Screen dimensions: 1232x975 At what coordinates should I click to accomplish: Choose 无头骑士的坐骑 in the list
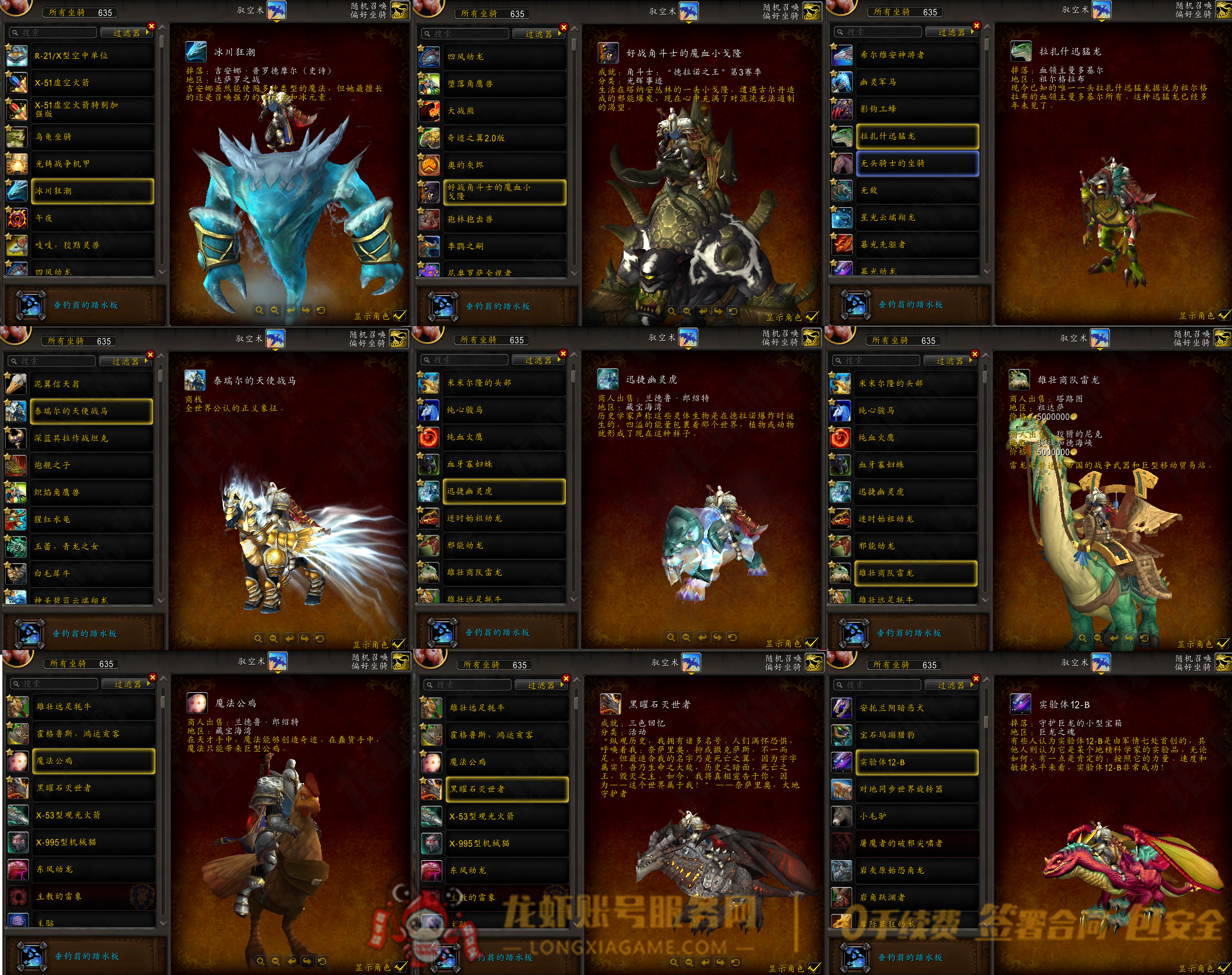[917, 164]
